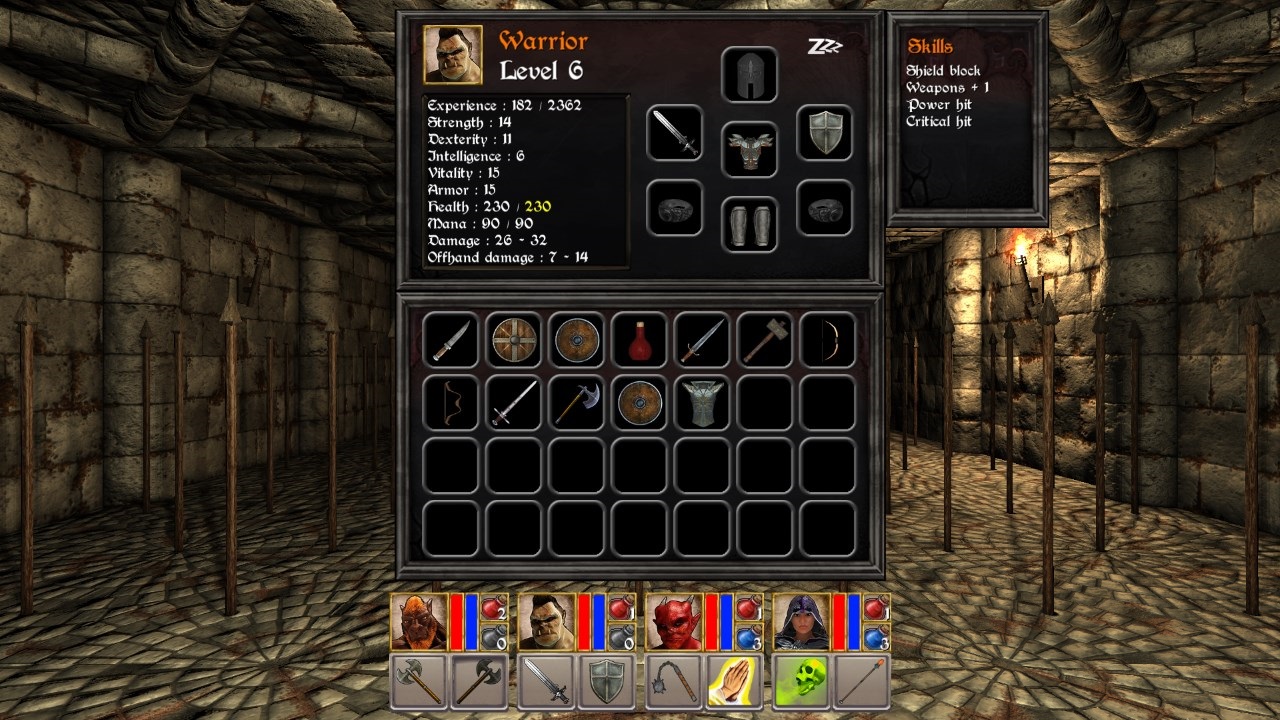Select the battle axe in the inventory

coord(575,404)
